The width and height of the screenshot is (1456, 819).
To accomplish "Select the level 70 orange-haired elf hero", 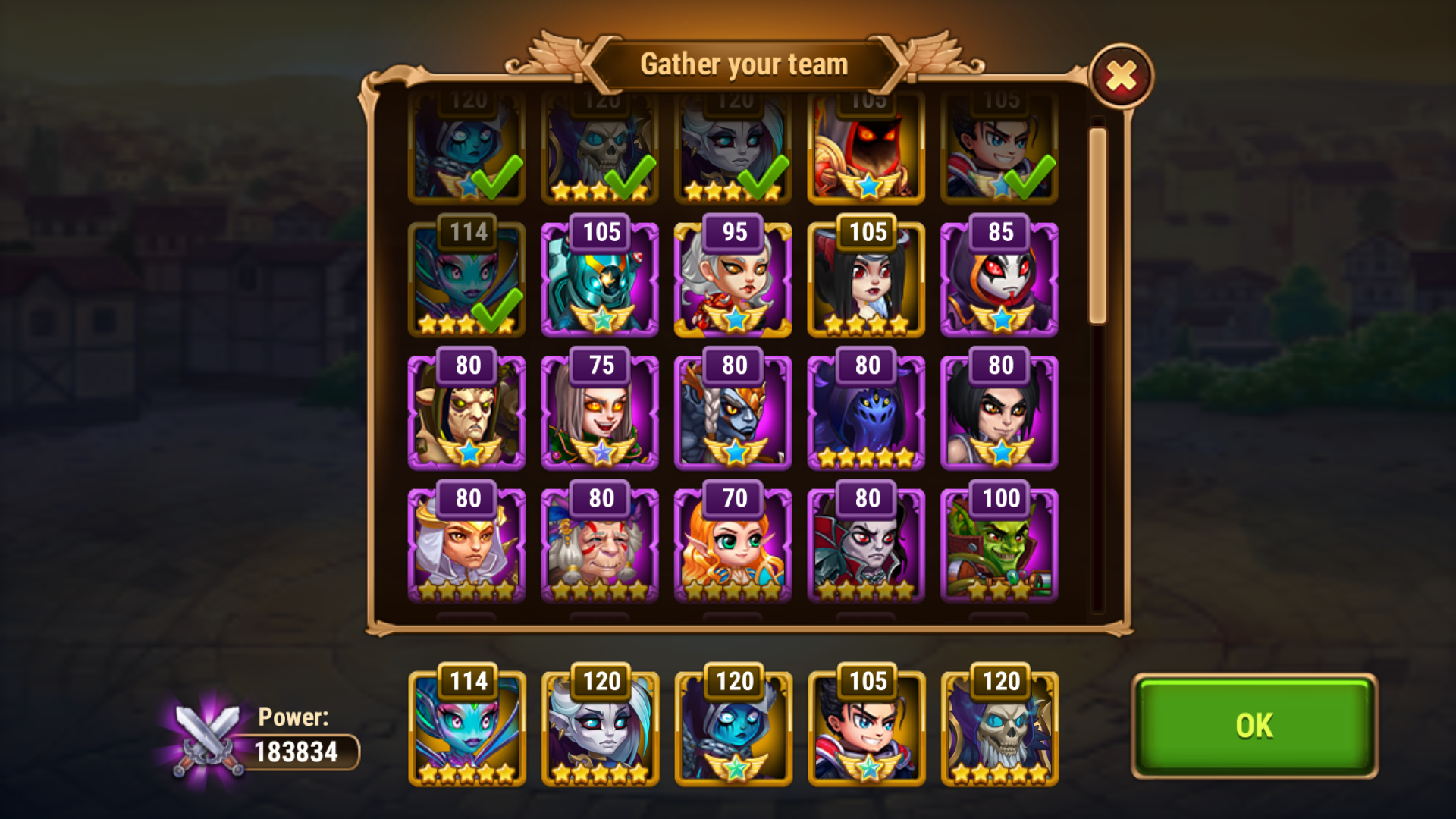I will pyautogui.click(x=732, y=546).
